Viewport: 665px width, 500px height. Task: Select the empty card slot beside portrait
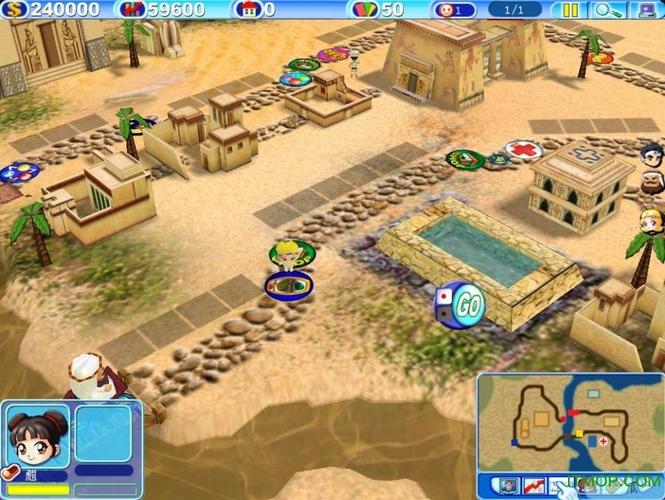[x=103, y=433]
